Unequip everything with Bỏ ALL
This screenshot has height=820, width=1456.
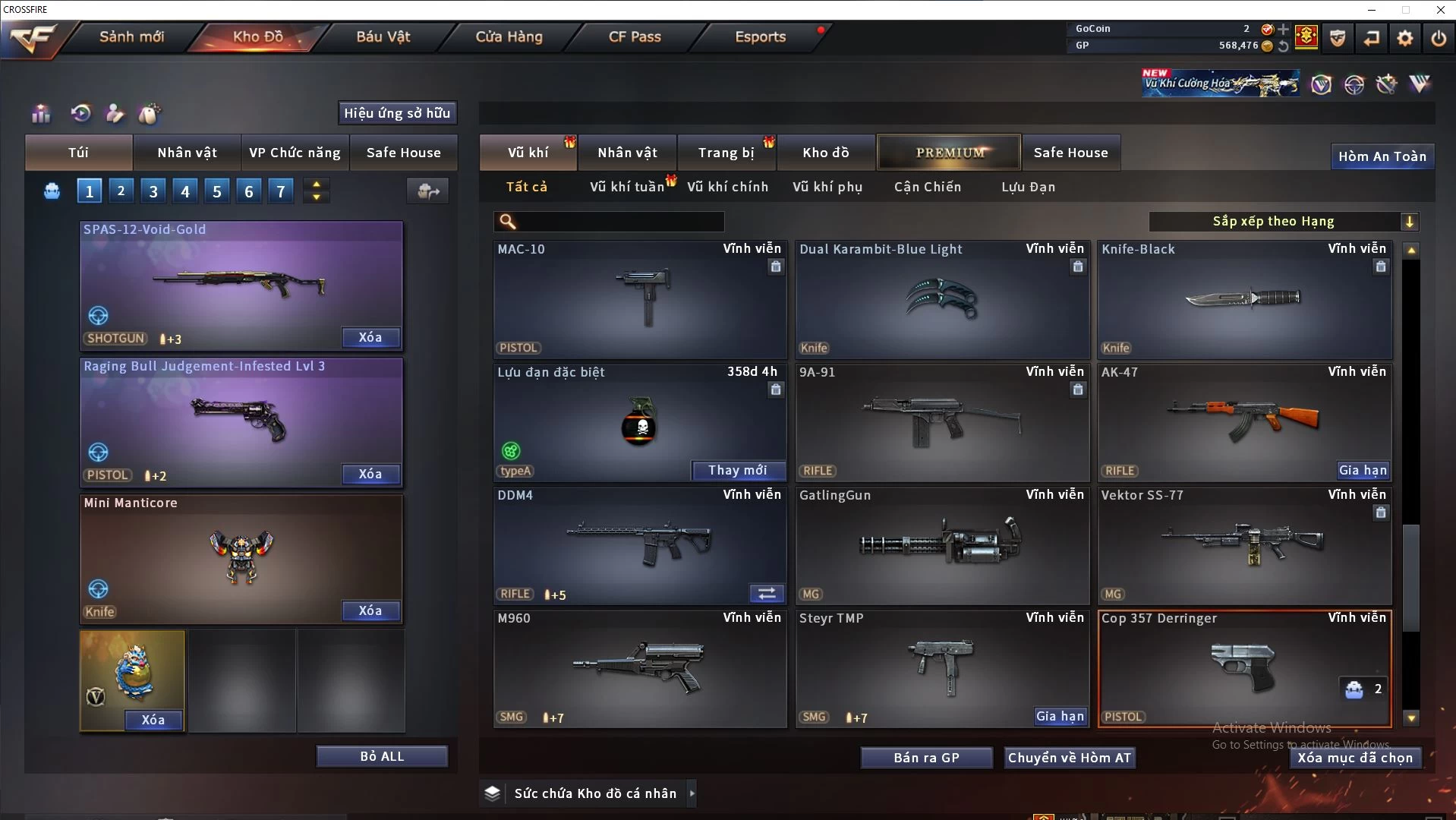click(x=382, y=756)
